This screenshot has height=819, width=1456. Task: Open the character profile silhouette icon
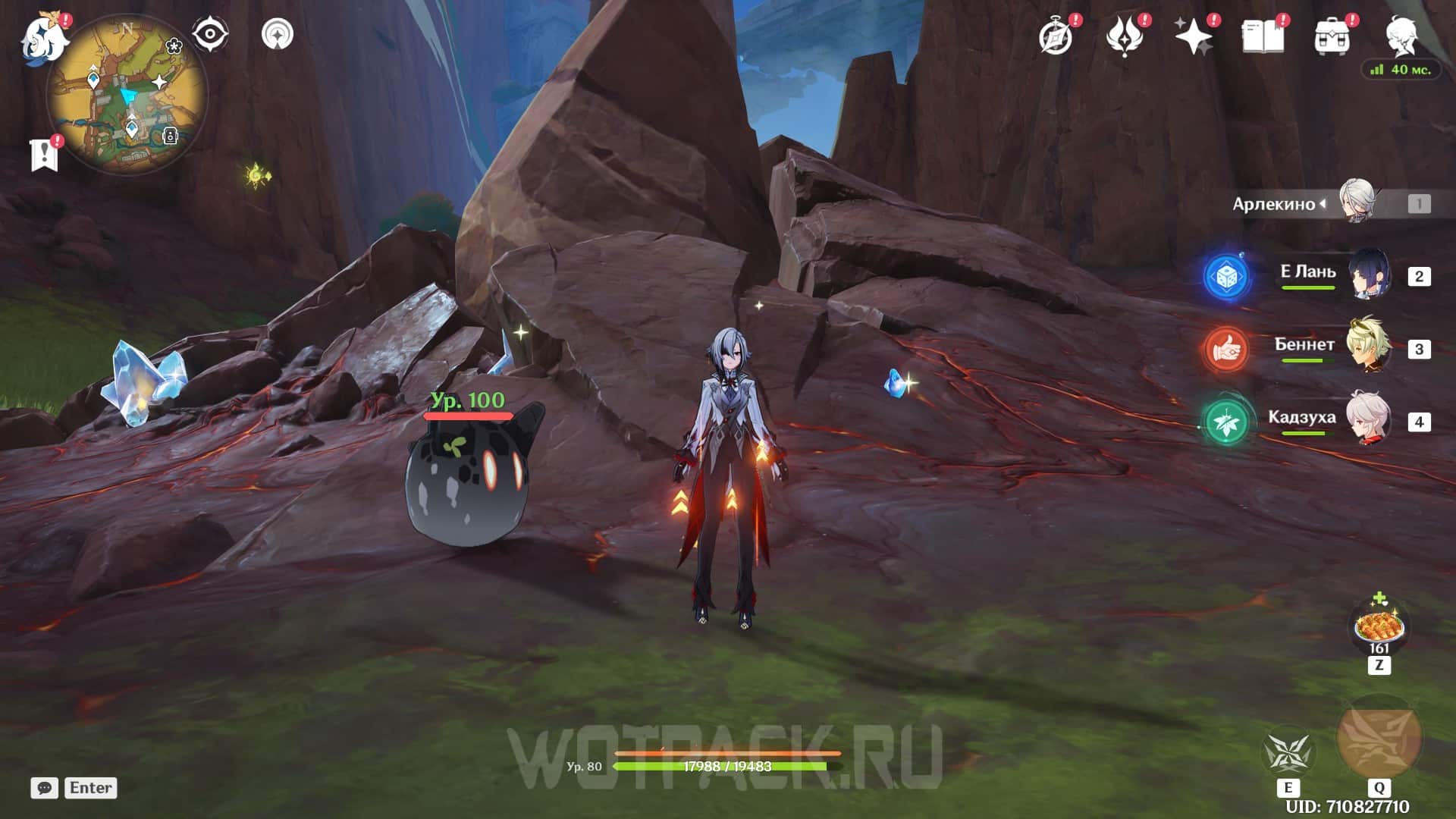(x=1401, y=36)
